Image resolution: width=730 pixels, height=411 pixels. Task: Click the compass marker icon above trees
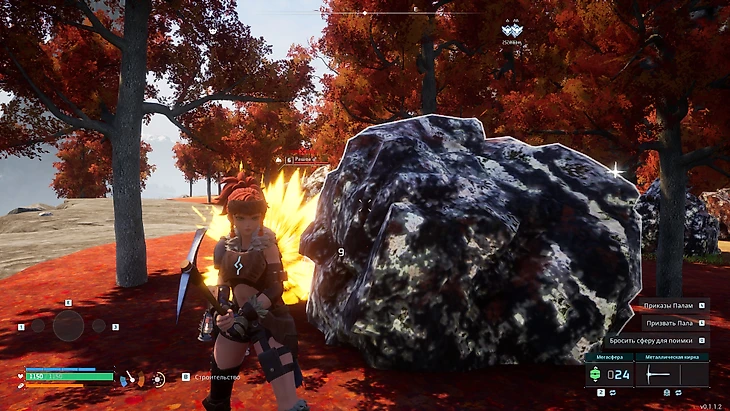point(512,32)
